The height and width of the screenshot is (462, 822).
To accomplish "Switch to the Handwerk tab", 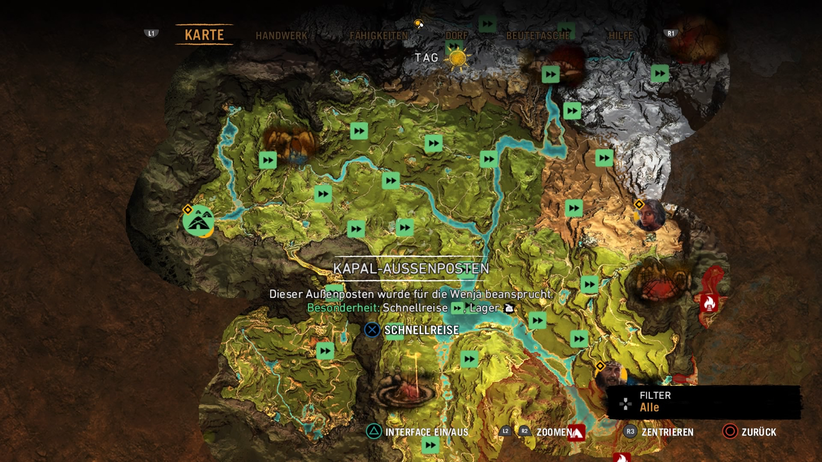I will pos(280,35).
